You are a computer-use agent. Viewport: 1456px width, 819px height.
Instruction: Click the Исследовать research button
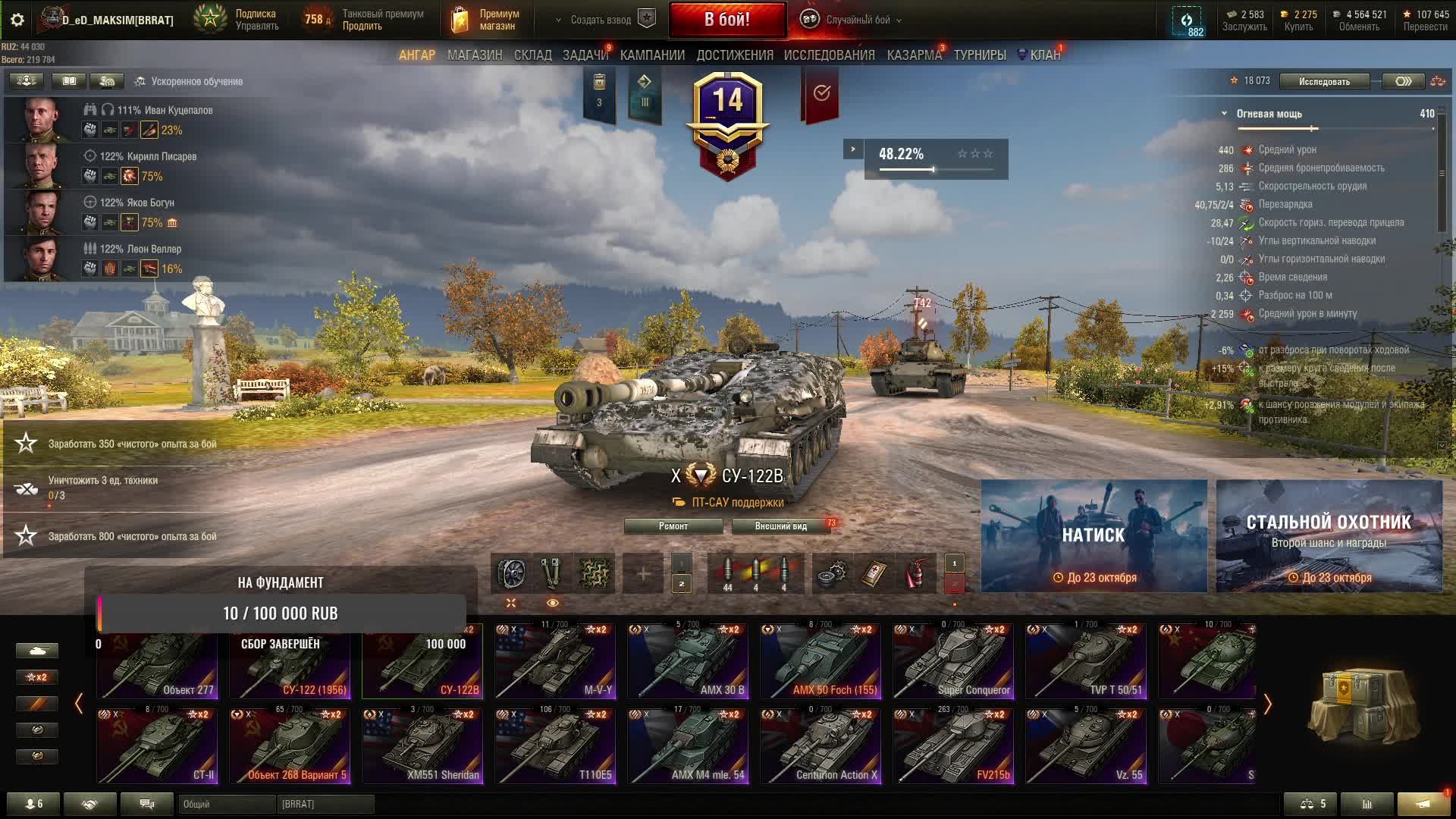coord(1324,81)
